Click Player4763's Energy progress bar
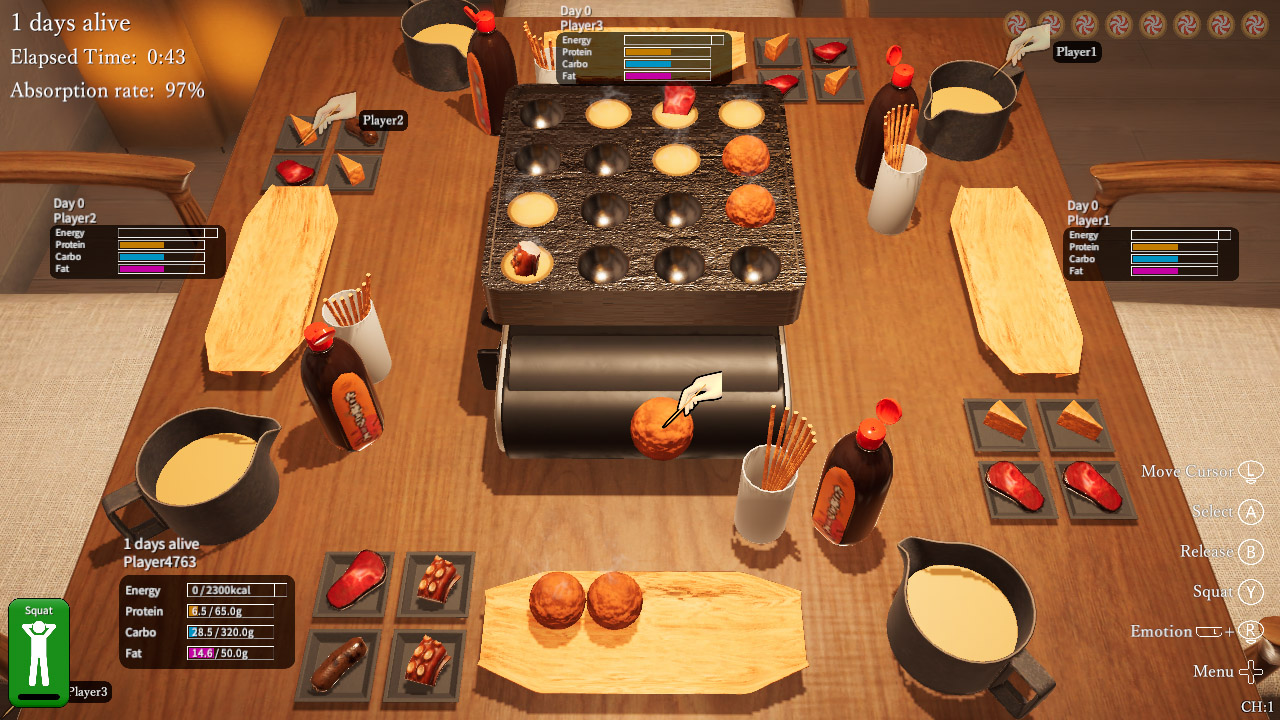1280x720 pixels. 232,590
